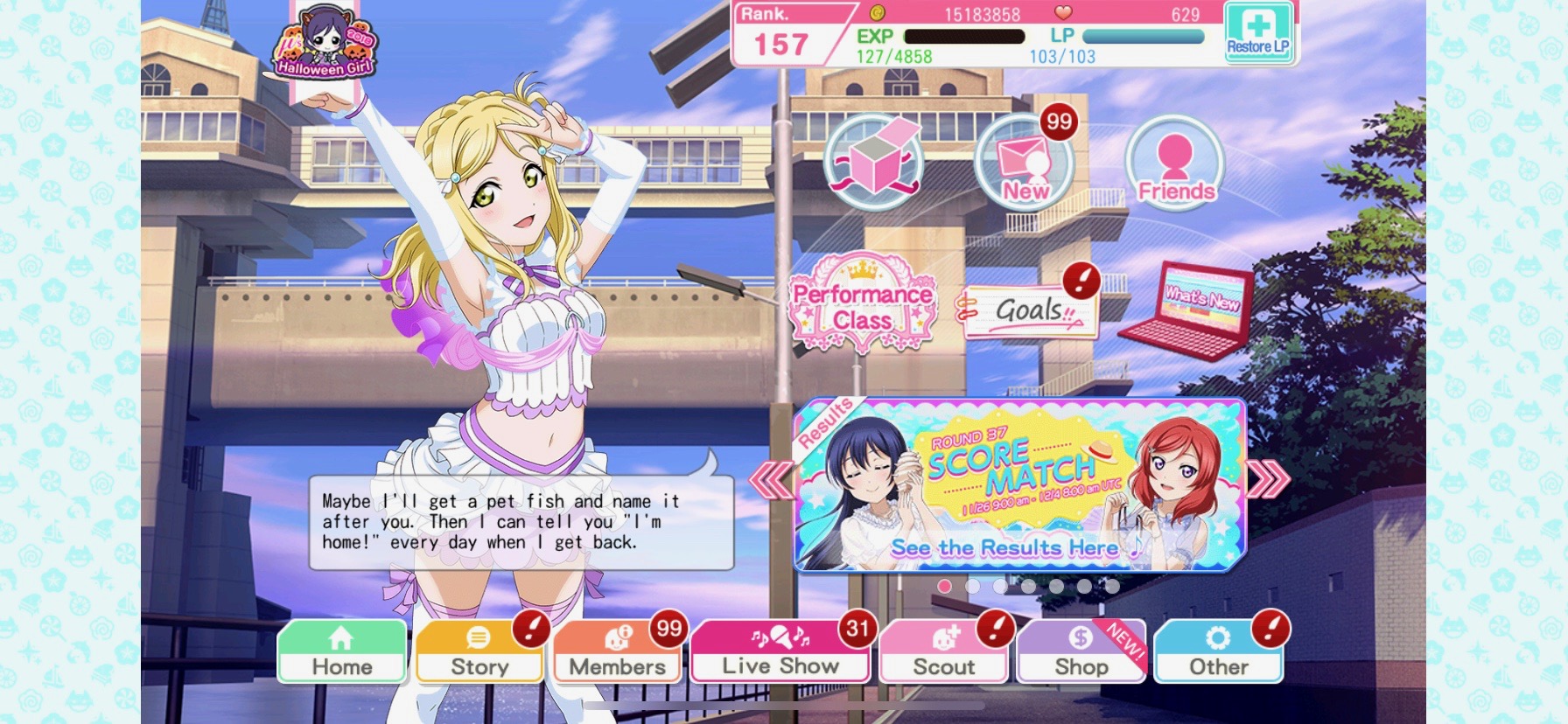Open the Scout menu
1568x724 pixels.
click(x=943, y=652)
